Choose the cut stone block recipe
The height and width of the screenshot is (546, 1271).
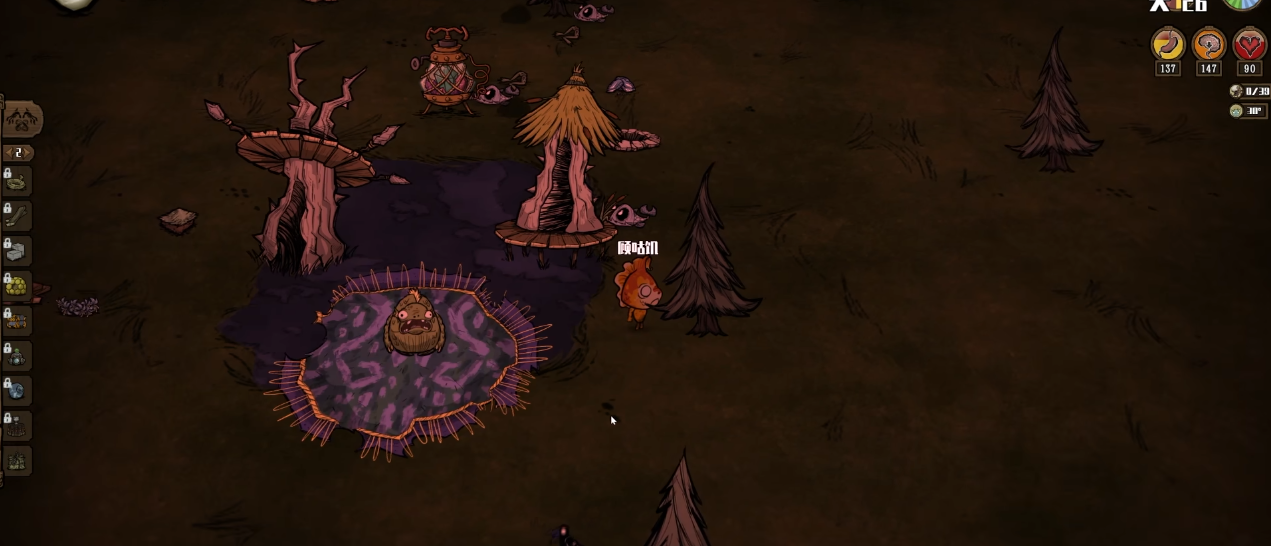point(18,251)
